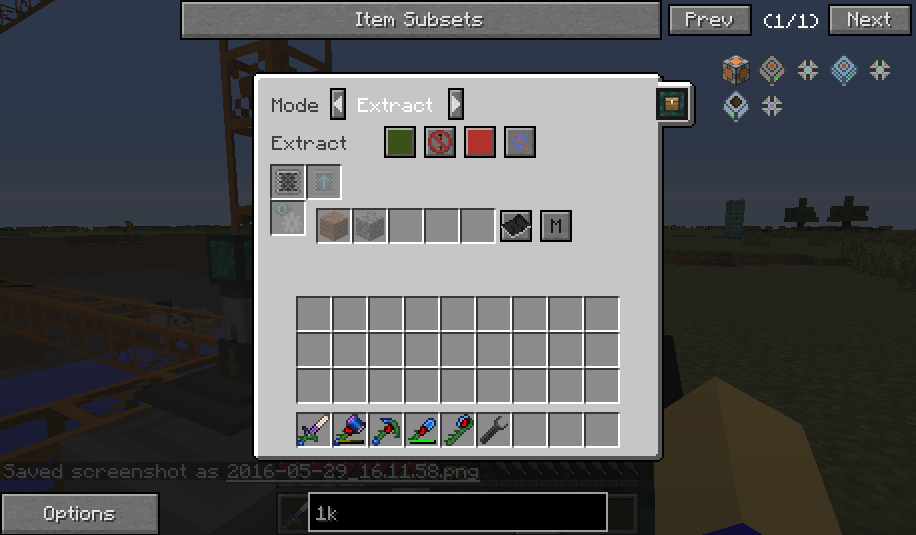
Task: Go to the Prev item page
Action: coord(709,20)
